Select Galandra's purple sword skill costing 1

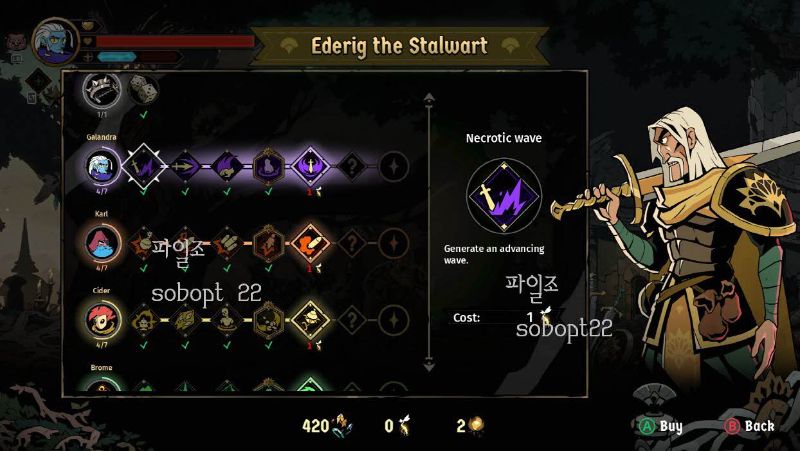coord(309,164)
